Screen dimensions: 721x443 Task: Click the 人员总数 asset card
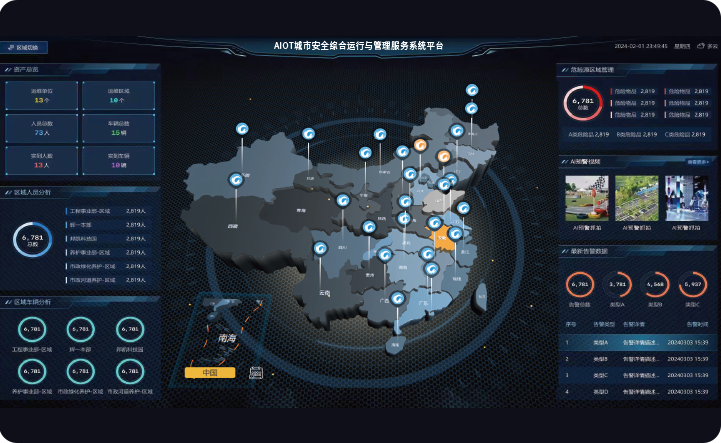[41, 127]
